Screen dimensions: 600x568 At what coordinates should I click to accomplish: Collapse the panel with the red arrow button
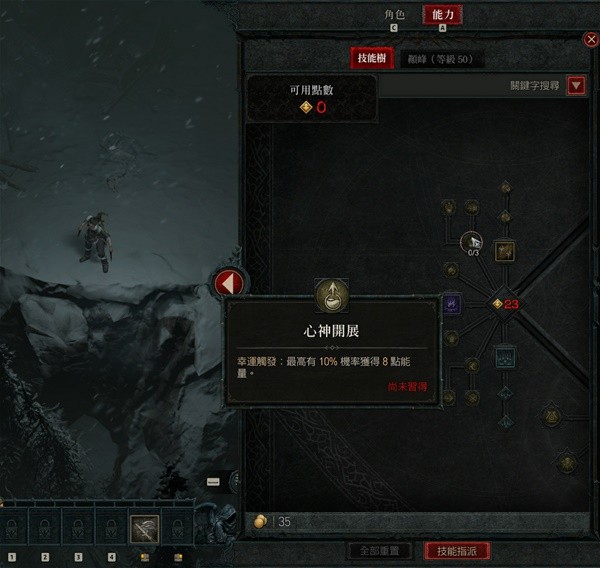pyautogui.click(x=228, y=283)
